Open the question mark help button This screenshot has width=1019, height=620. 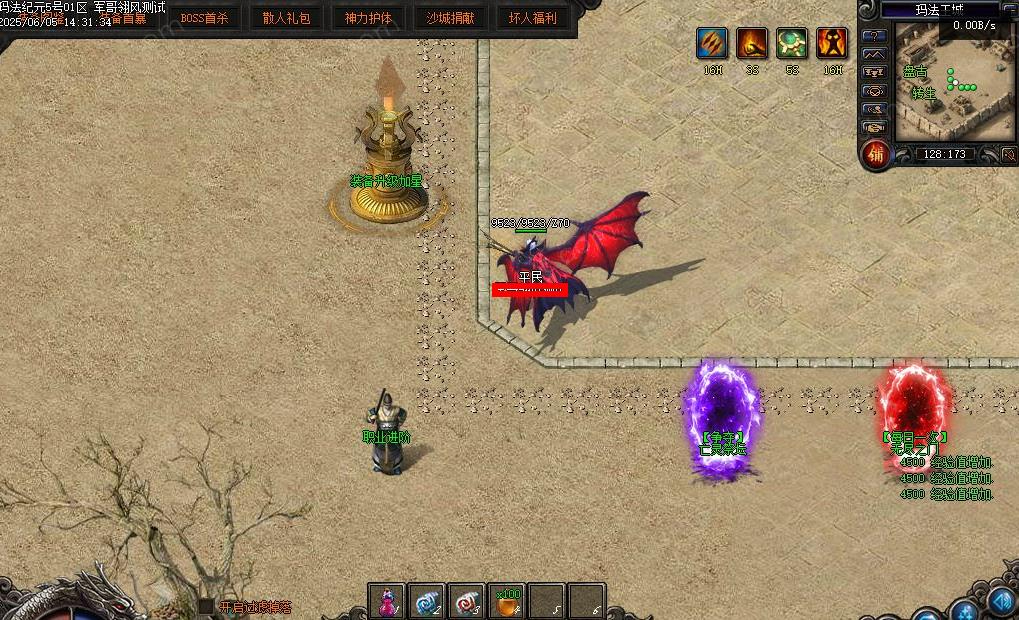[x=875, y=36]
